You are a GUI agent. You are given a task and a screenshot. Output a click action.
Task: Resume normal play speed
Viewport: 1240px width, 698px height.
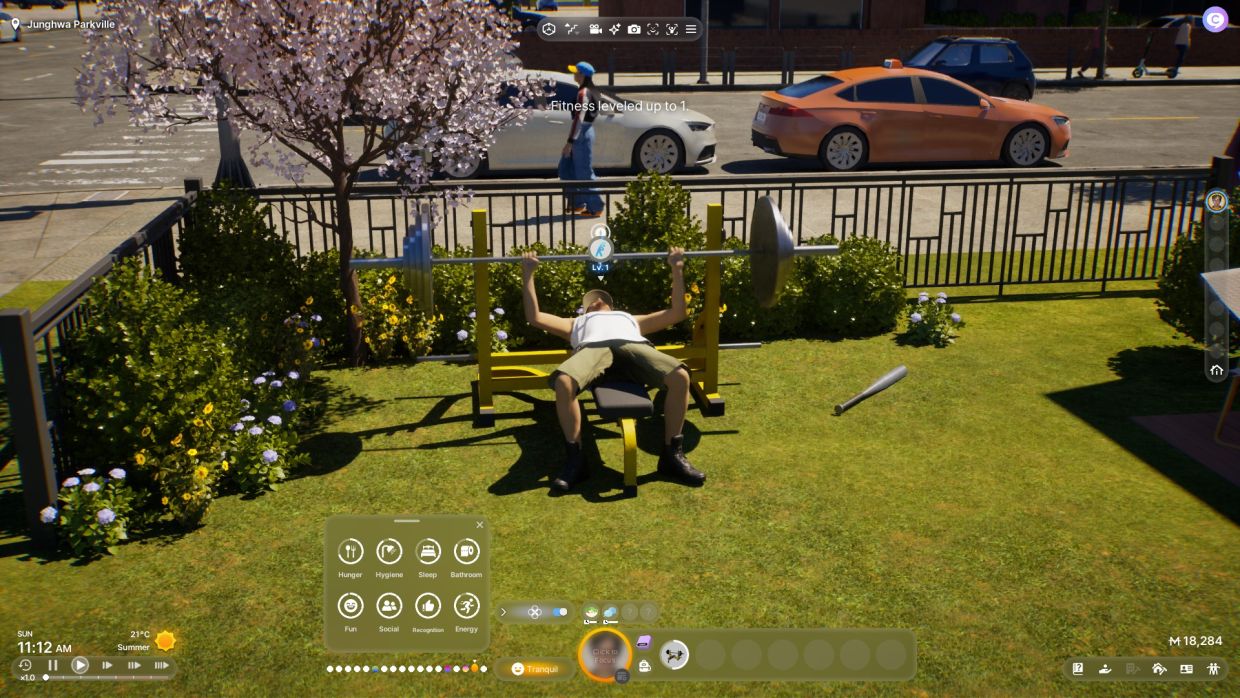80,665
